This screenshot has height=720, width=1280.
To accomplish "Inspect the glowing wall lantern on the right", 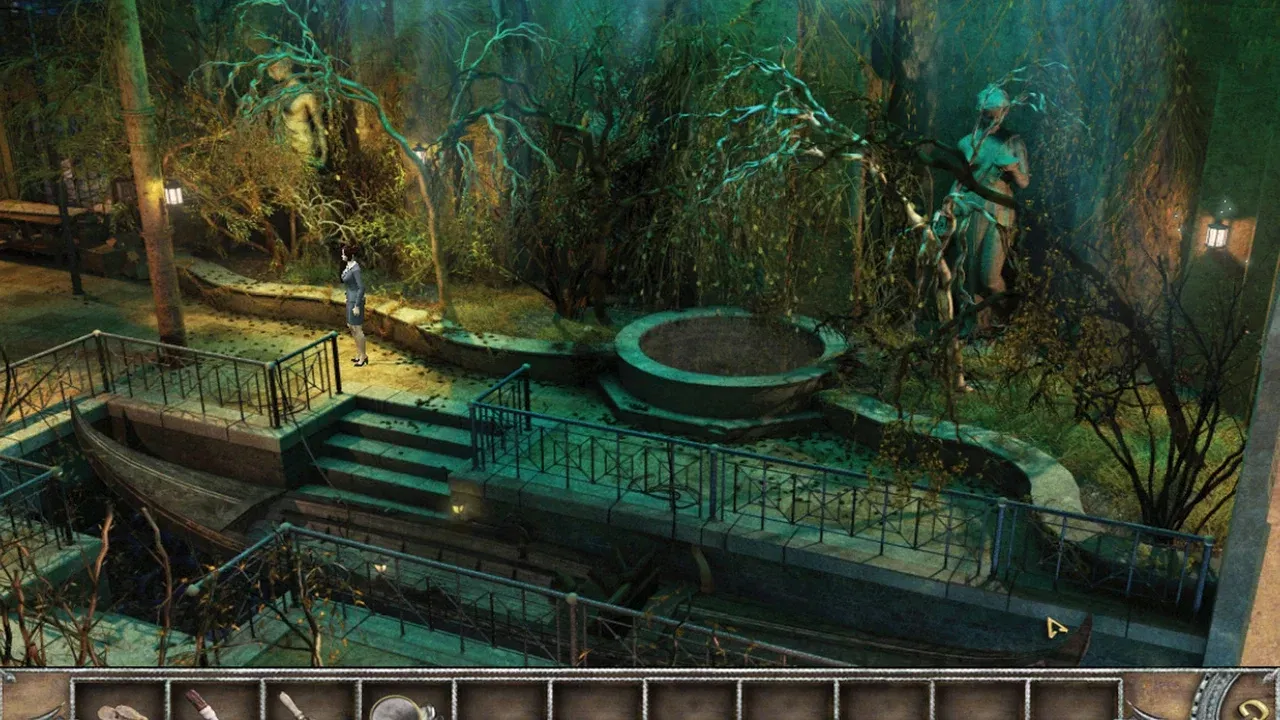I will tap(1215, 235).
